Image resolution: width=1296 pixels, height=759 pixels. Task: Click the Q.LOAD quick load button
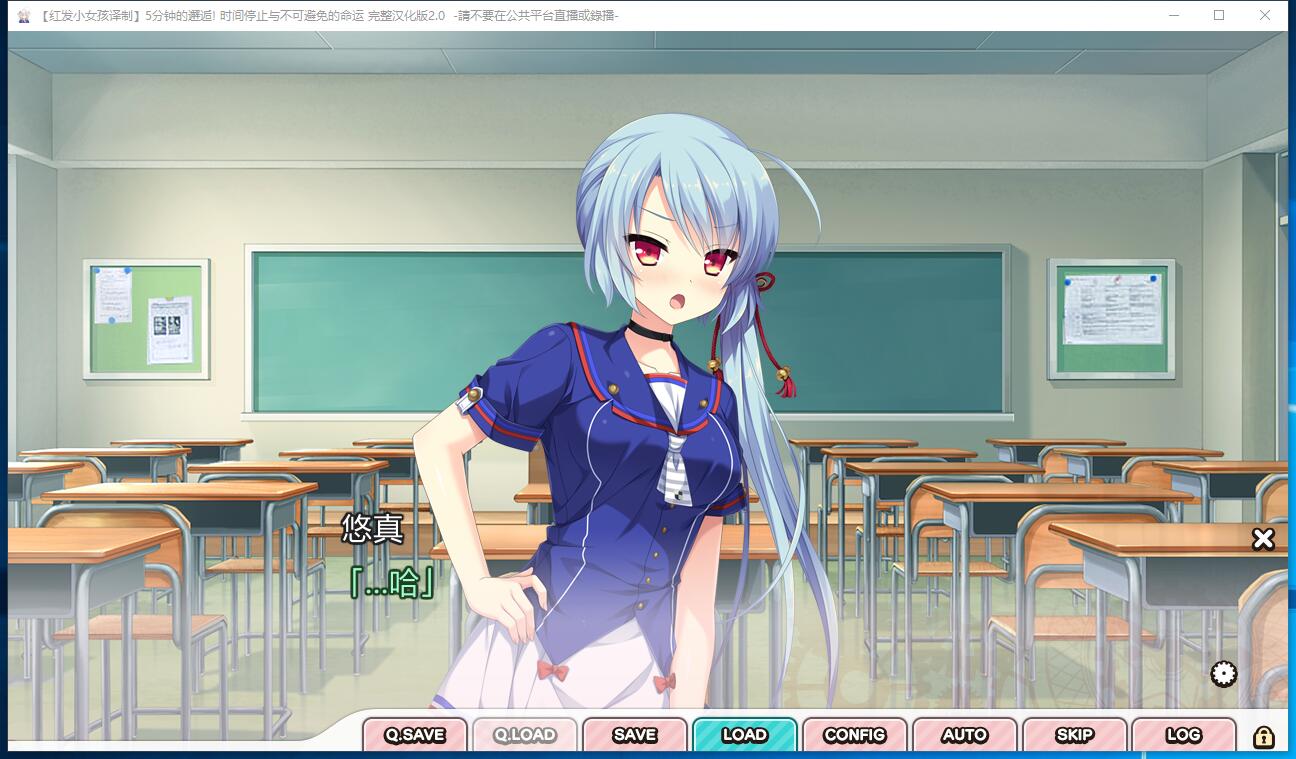tap(525, 735)
